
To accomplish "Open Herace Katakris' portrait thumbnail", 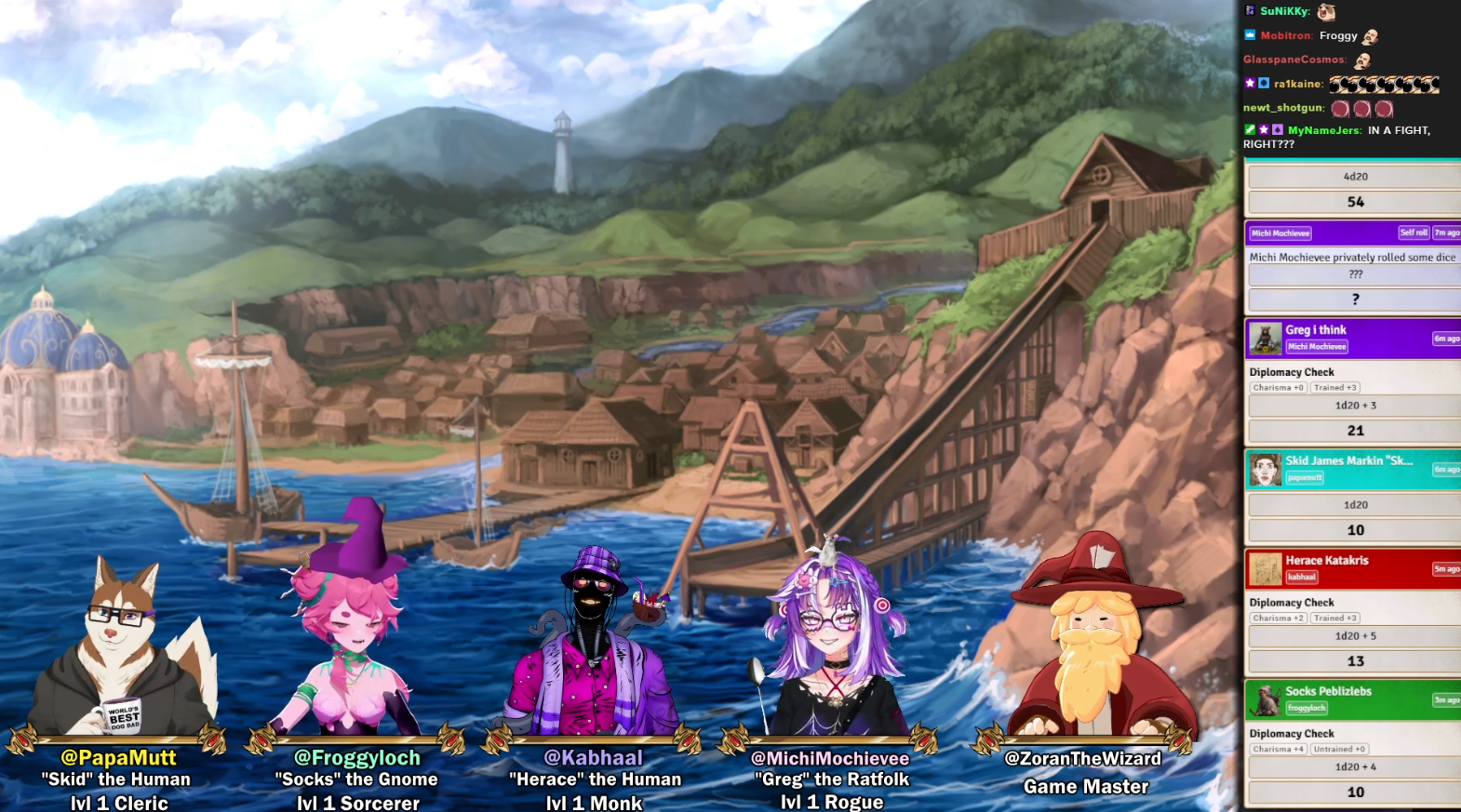I will click(1265, 568).
